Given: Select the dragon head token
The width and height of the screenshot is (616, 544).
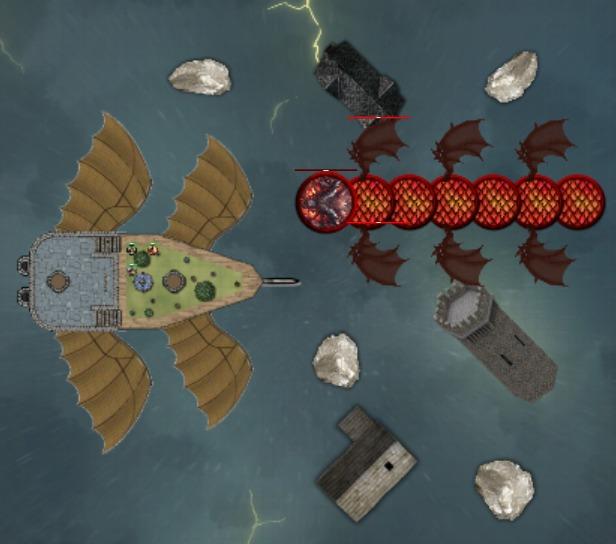Looking at the screenshot, I should click(x=324, y=201).
